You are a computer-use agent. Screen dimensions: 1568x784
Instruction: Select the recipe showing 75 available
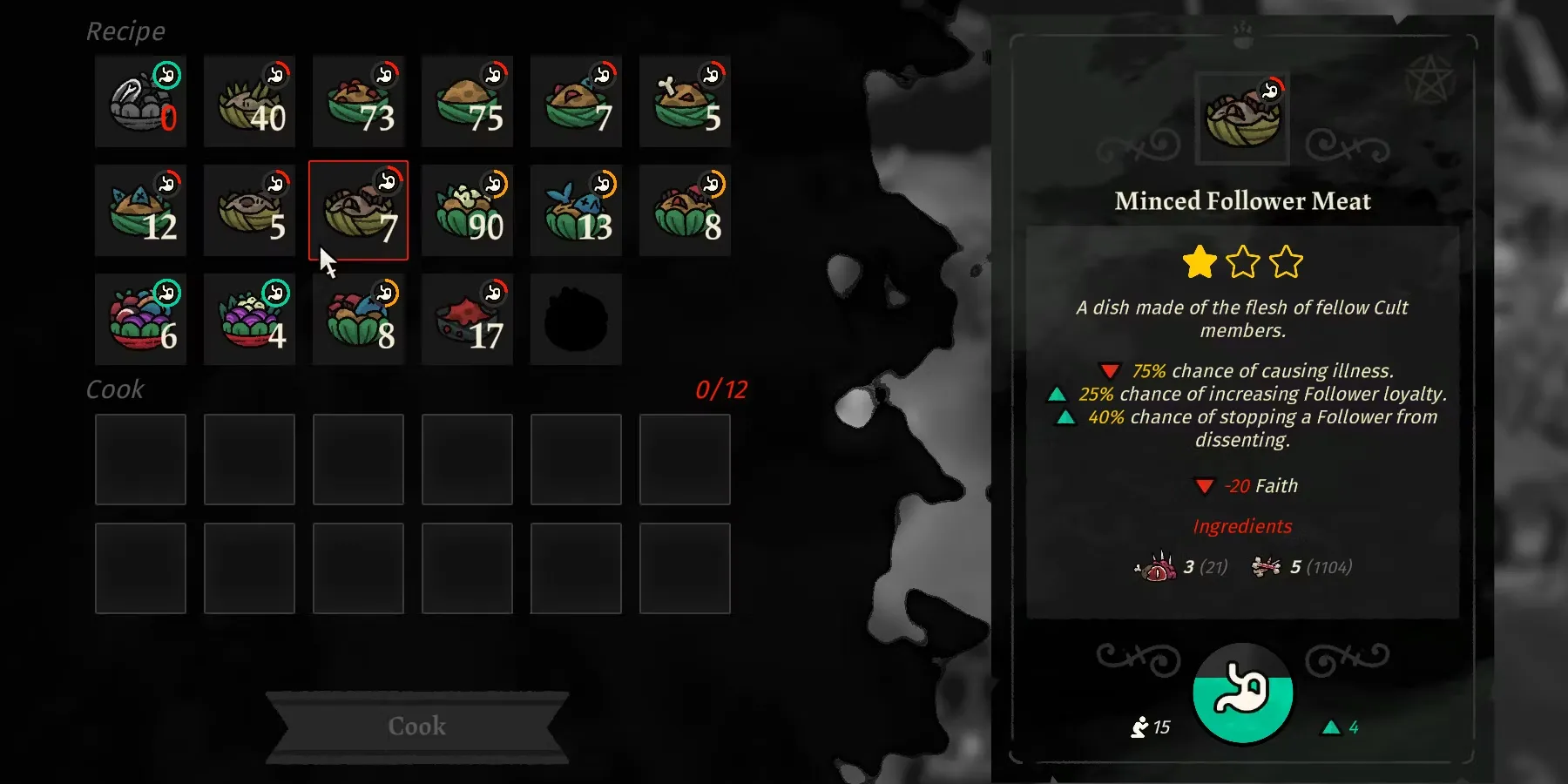click(x=467, y=101)
